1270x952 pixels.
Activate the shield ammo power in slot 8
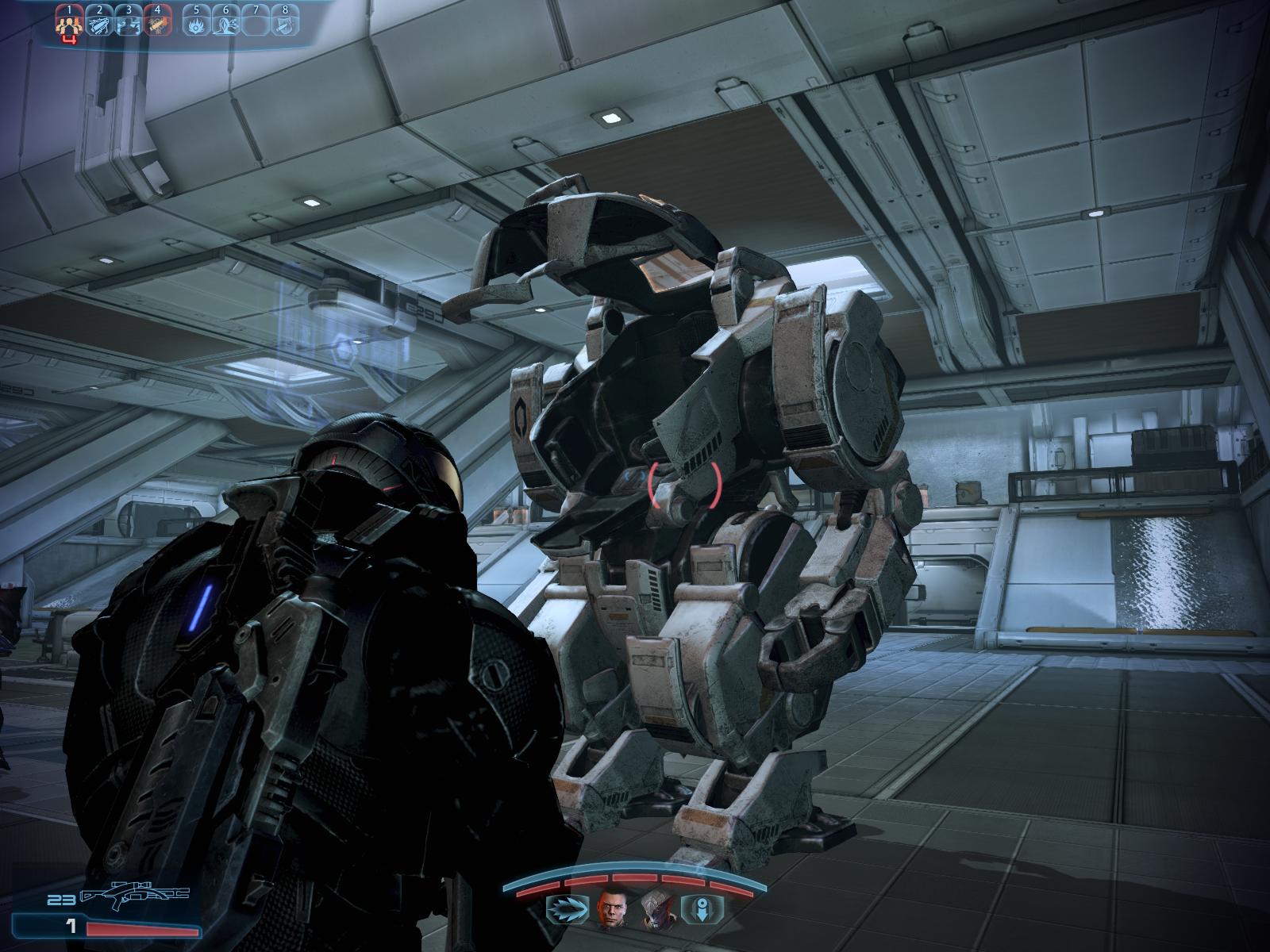[x=283, y=25]
